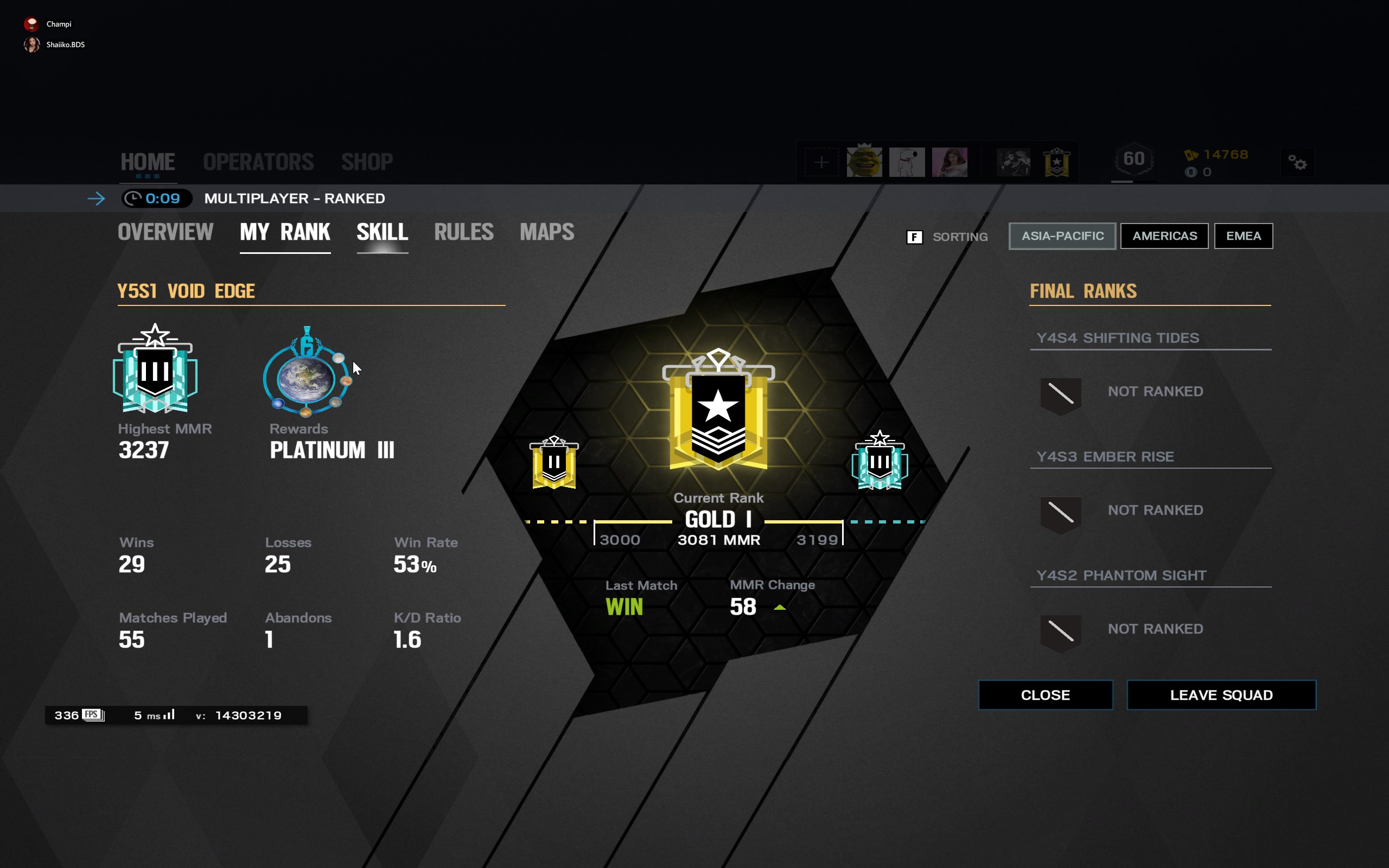
Task: Close the ranked panel
Action: (x=1045, y=695)
